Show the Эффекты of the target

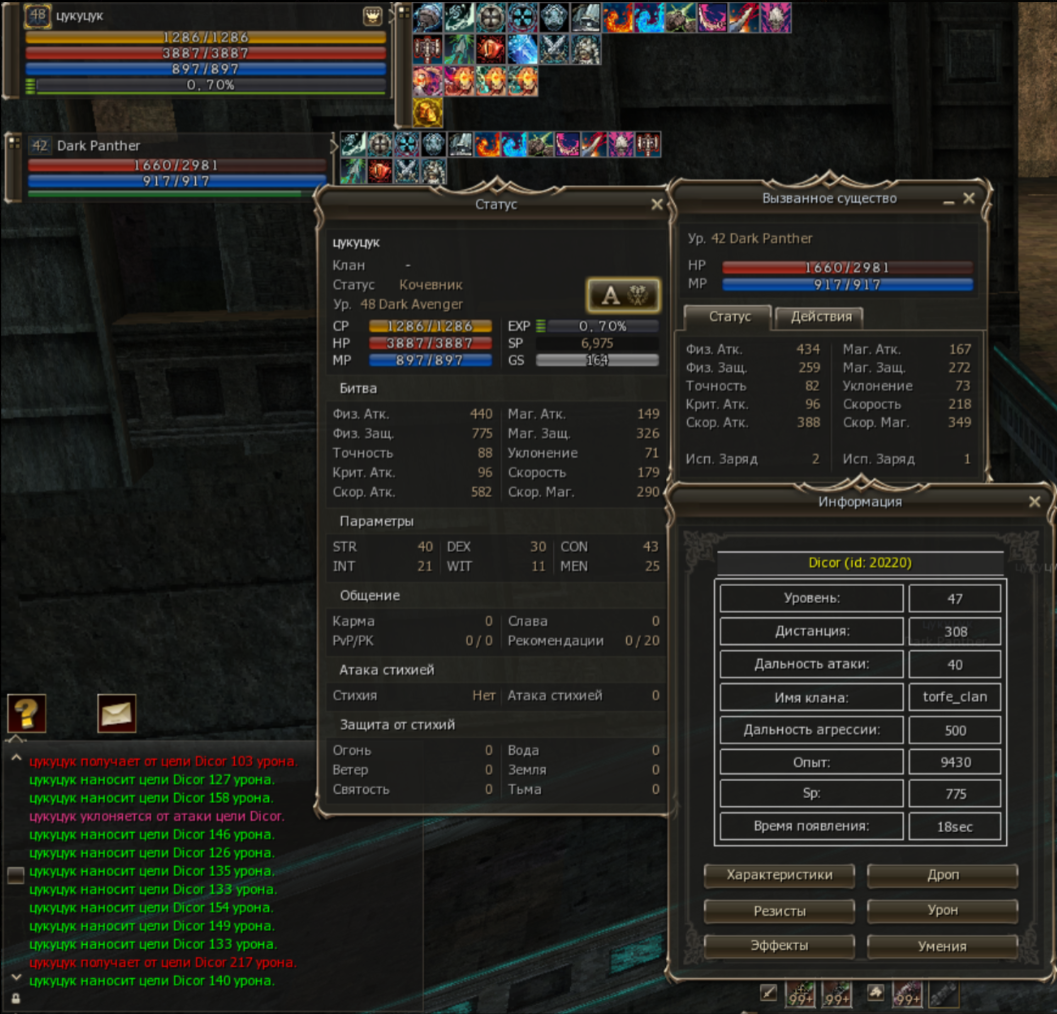[779, 946]
